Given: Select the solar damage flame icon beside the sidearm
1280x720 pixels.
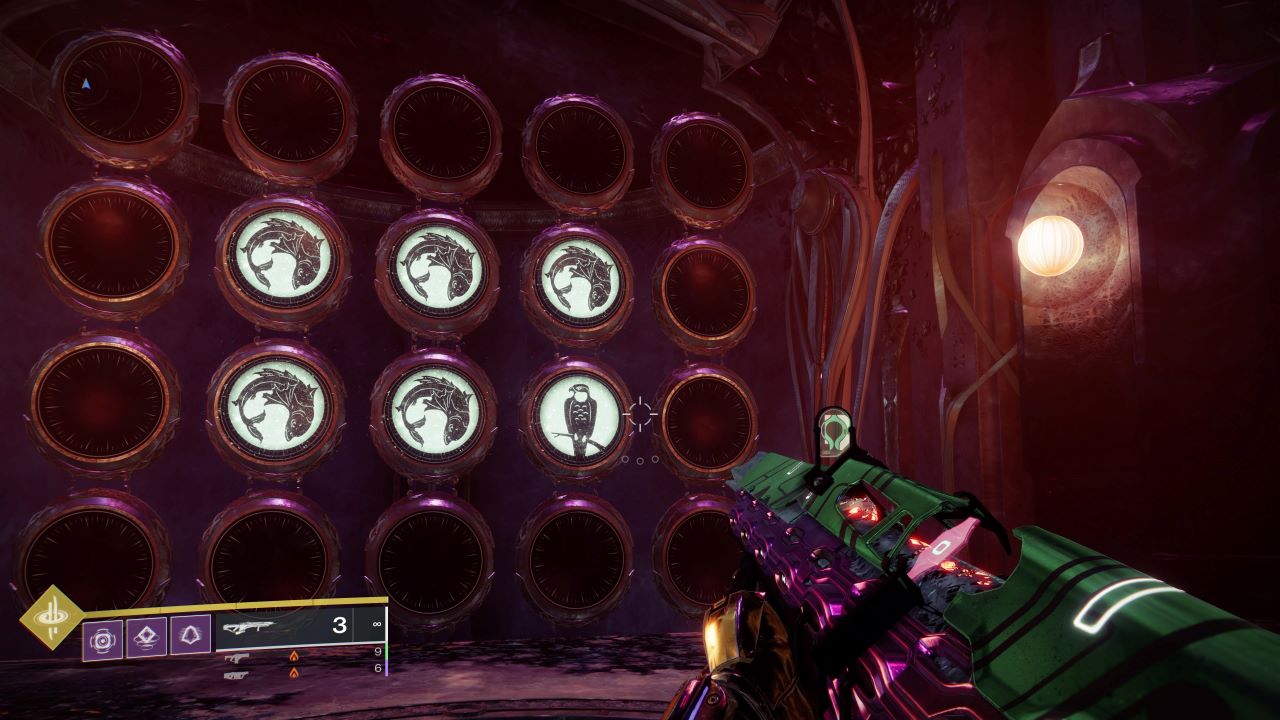Looking at the screenshot, I should click(x=294, y=656).
